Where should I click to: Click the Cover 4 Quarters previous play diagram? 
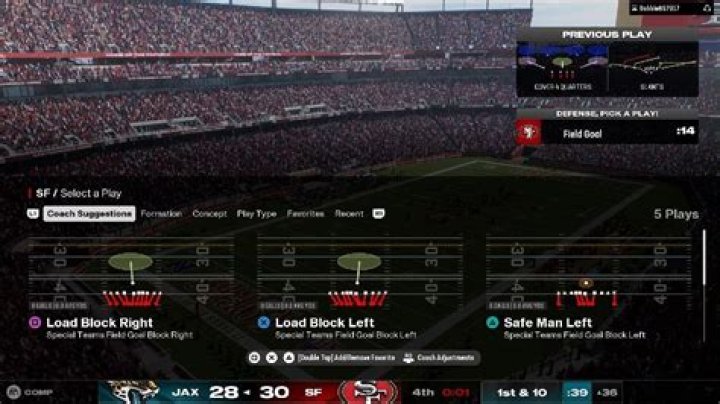[561, 68]
